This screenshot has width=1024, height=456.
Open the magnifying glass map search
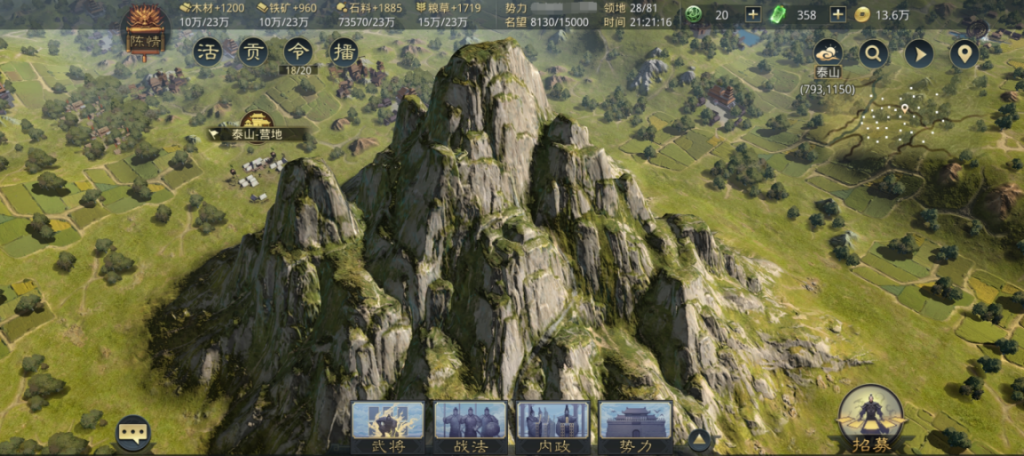coord(874,53)
